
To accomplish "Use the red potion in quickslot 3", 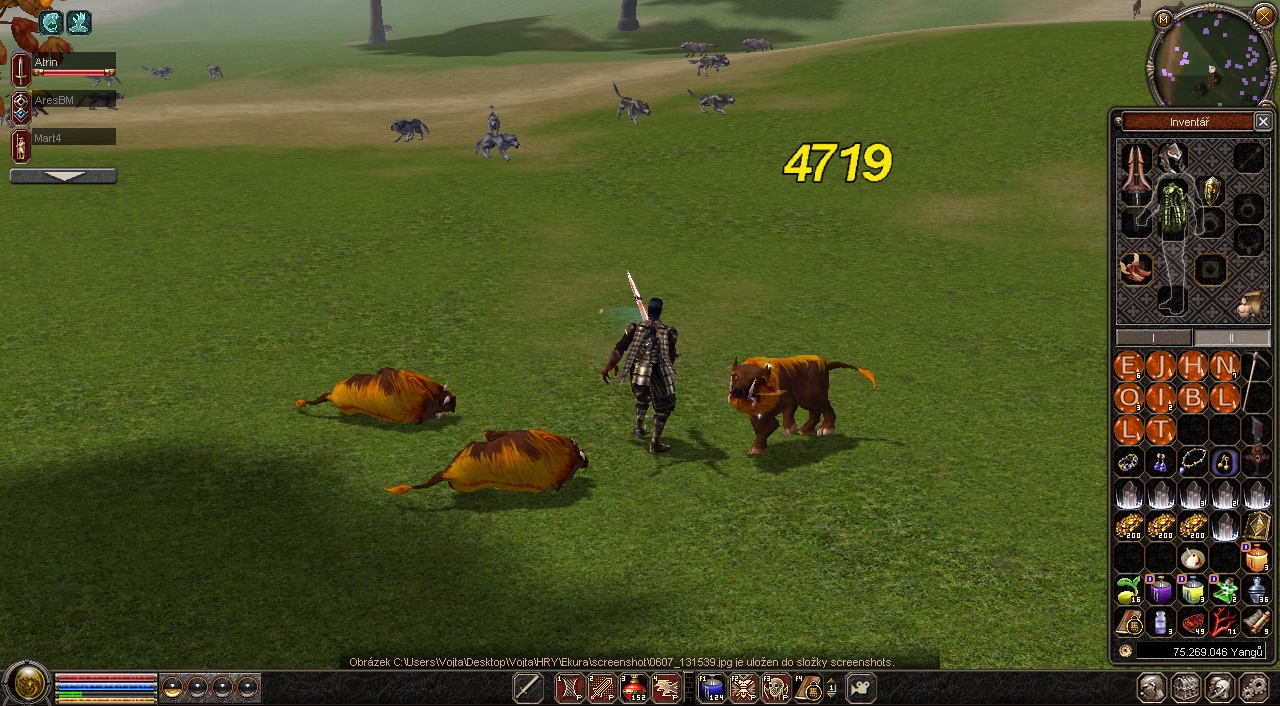I will (x=634, y=688).
